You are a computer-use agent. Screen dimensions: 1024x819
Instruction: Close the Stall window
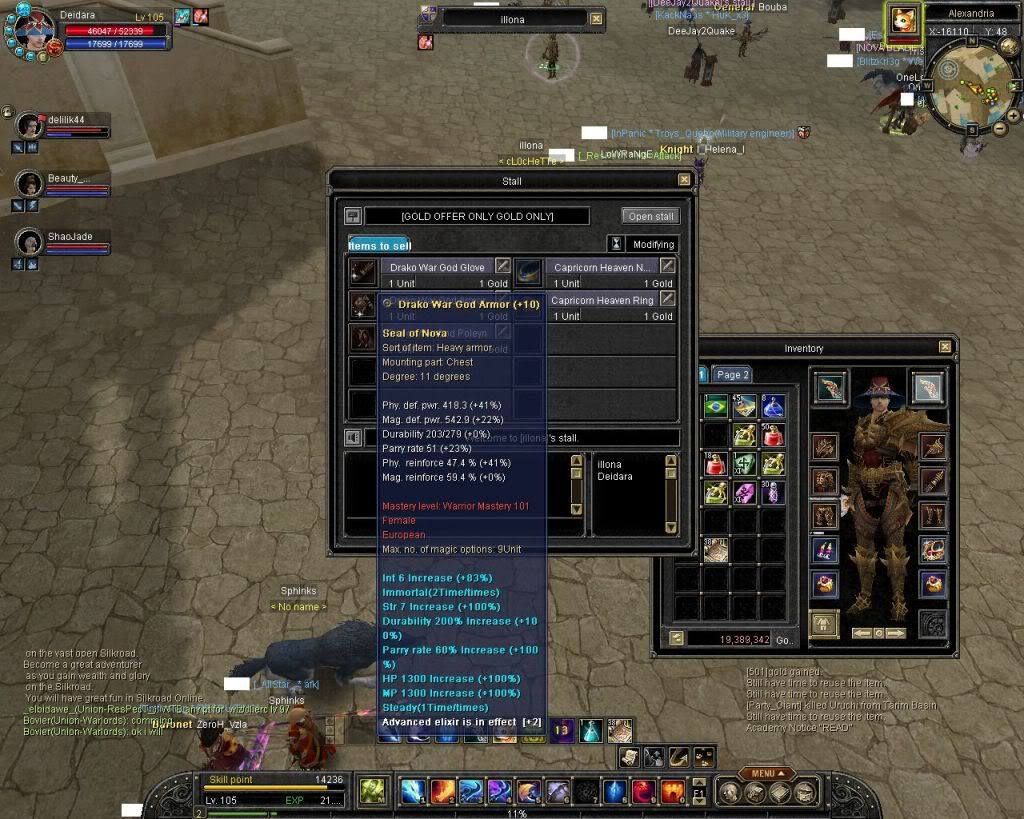pyautogui.click(x=684, y=180)
